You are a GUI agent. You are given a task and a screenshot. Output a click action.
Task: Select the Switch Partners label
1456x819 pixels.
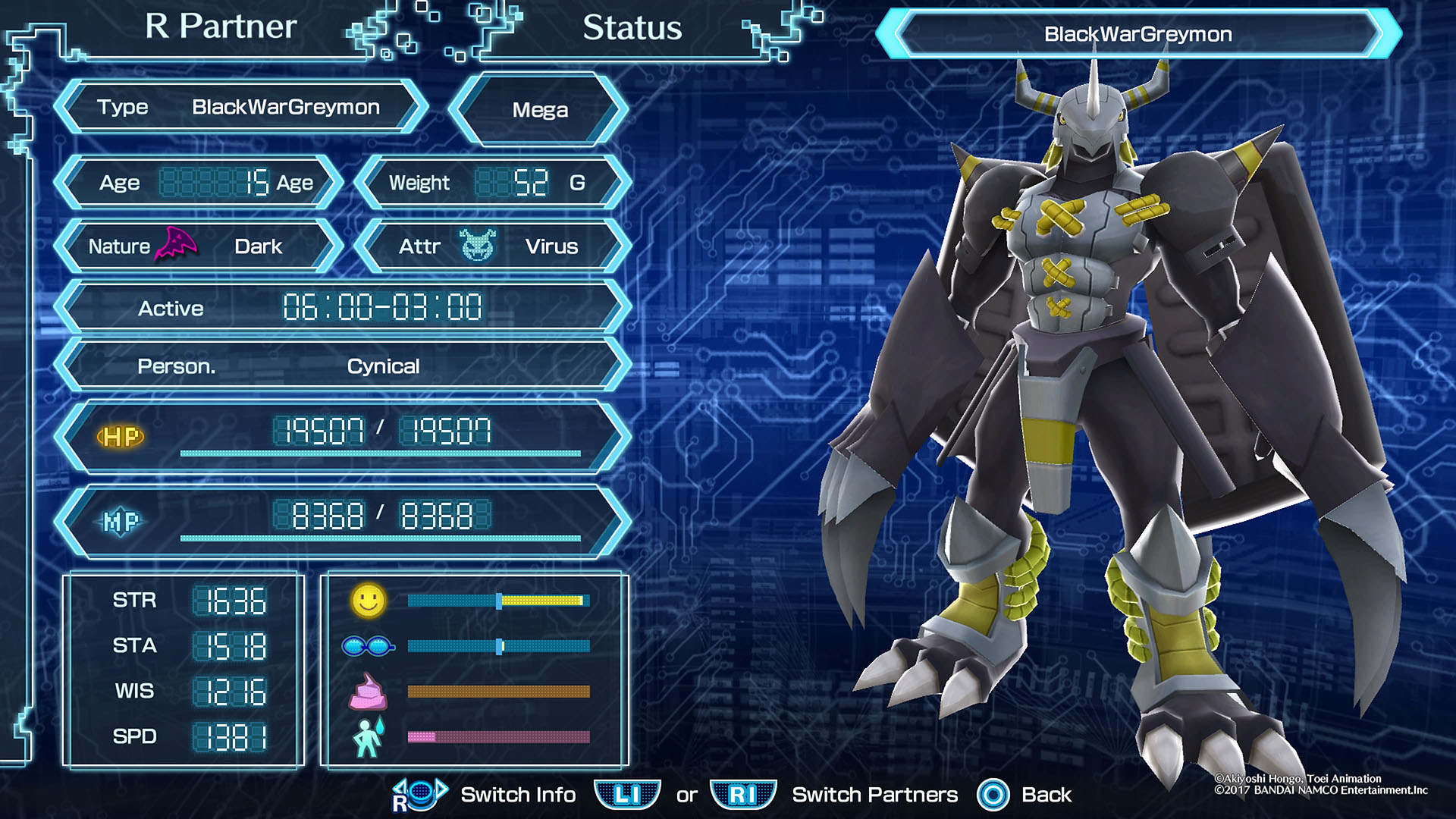874,795
